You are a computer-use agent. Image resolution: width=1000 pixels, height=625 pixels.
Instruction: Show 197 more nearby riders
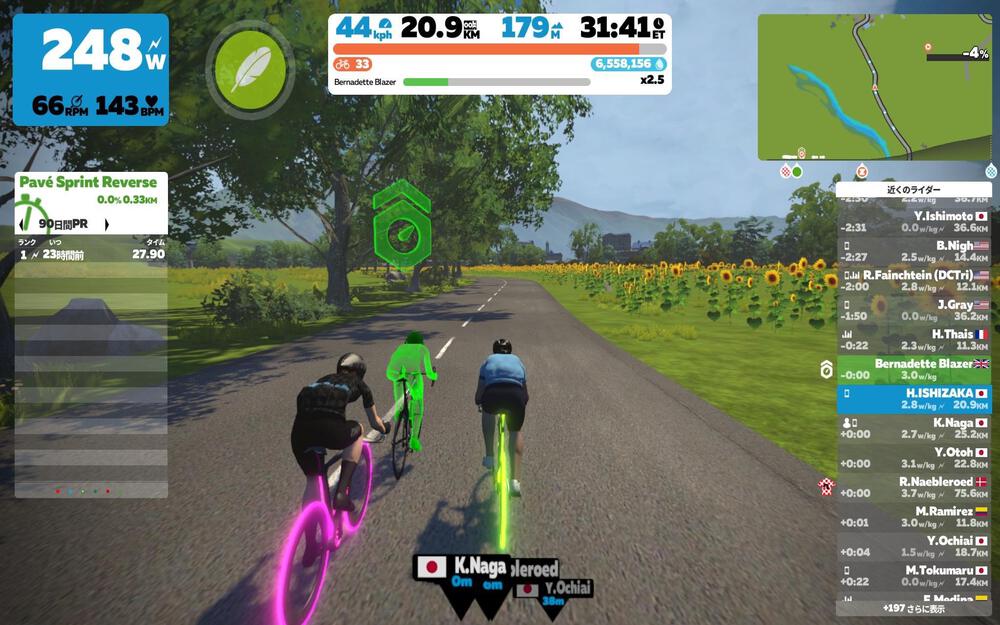pos(913,607)
